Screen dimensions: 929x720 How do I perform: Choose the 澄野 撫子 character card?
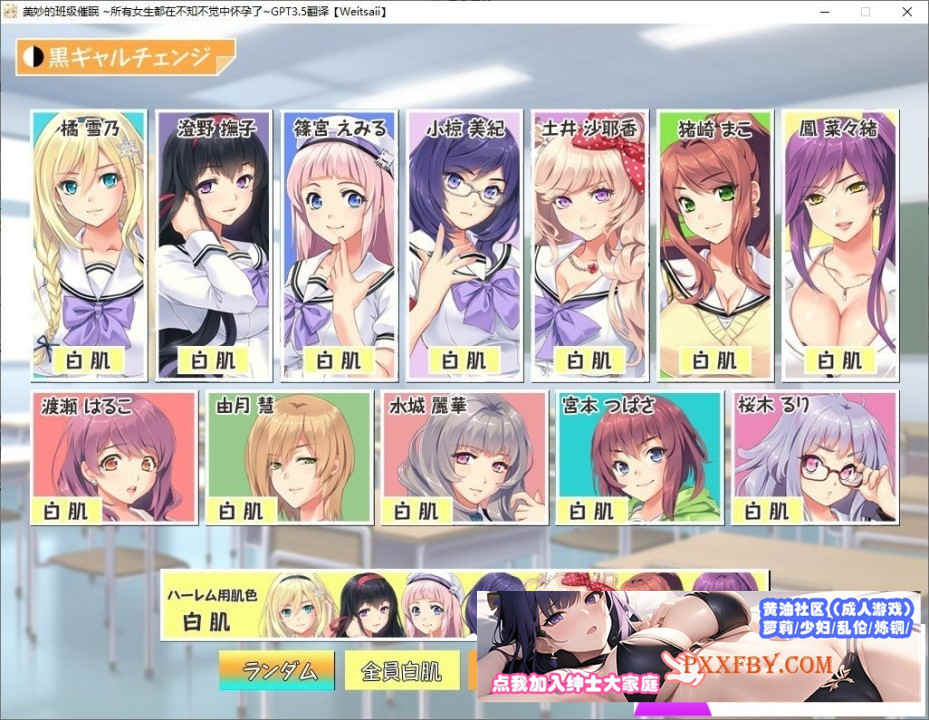(x=213, y=245)
